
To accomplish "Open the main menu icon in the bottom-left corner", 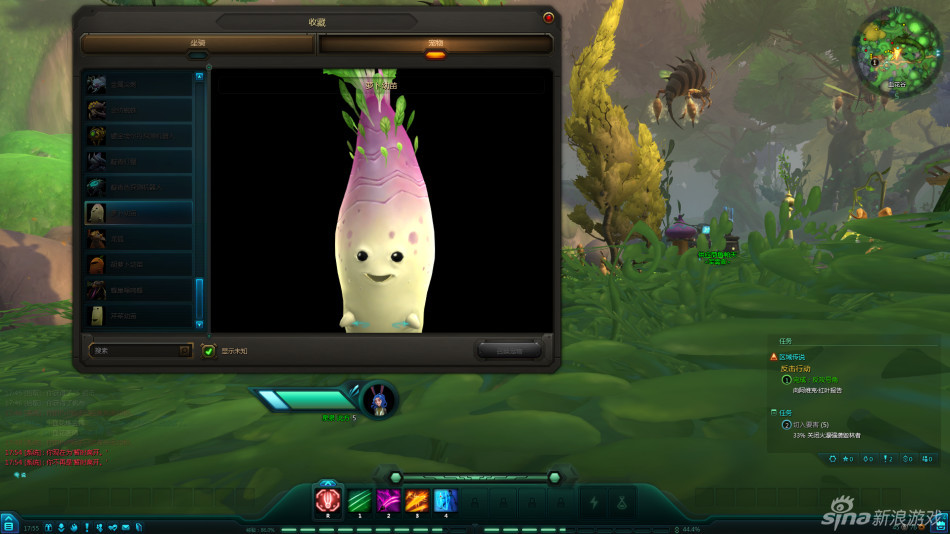I will click(8, 525).
